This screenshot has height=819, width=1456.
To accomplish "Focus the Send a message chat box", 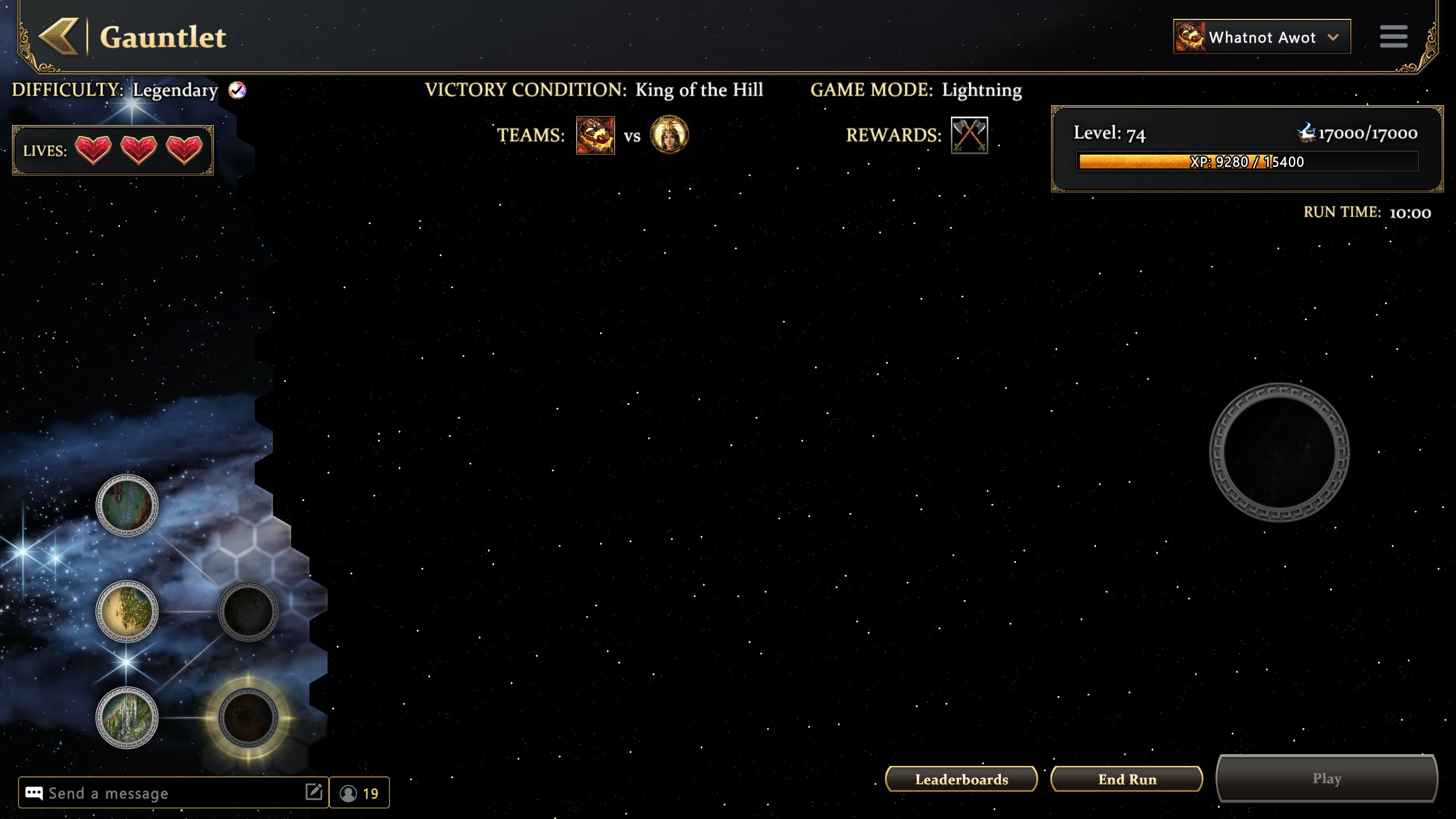I will pyautogui.click(x=165, y=793).
